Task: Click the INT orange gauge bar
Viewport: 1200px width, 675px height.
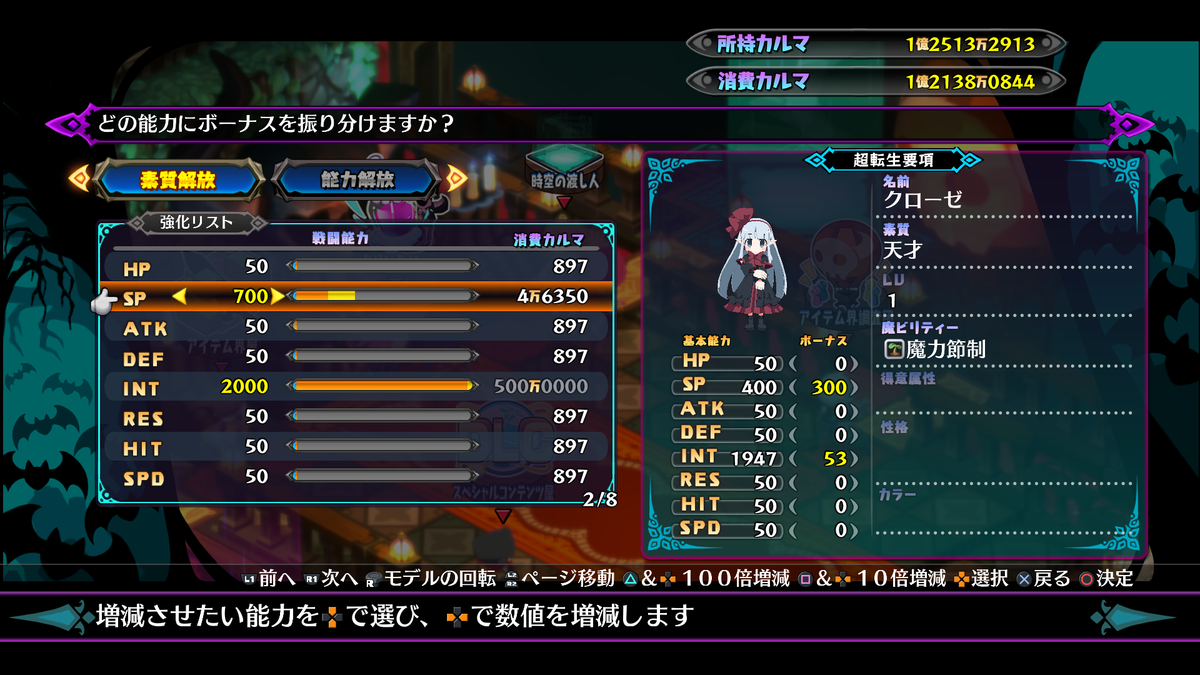Action: (x=382, y=386)
